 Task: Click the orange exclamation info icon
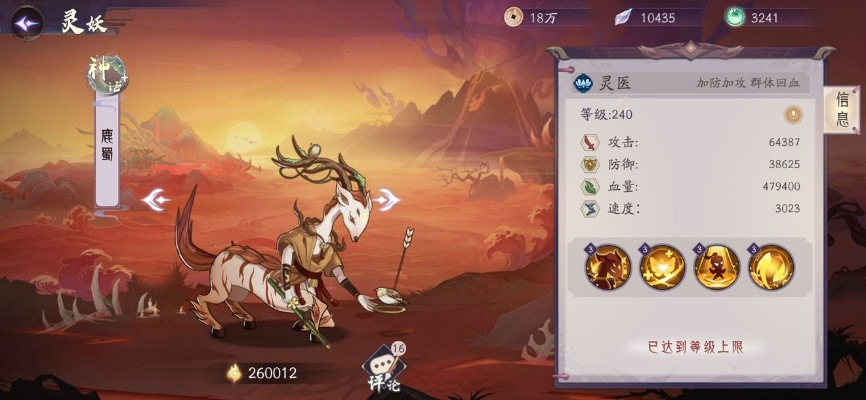click(x=793, y=114)
